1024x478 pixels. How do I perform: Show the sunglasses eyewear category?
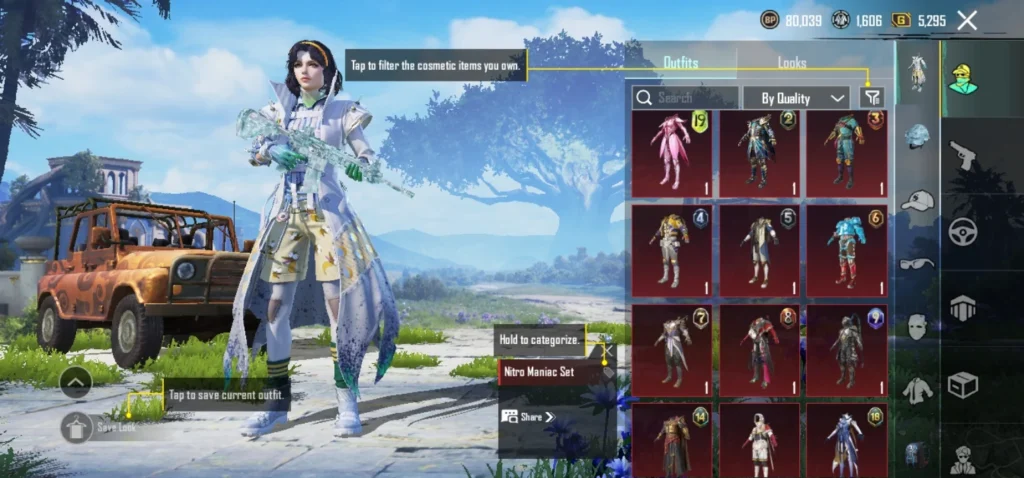click(917, 264)
